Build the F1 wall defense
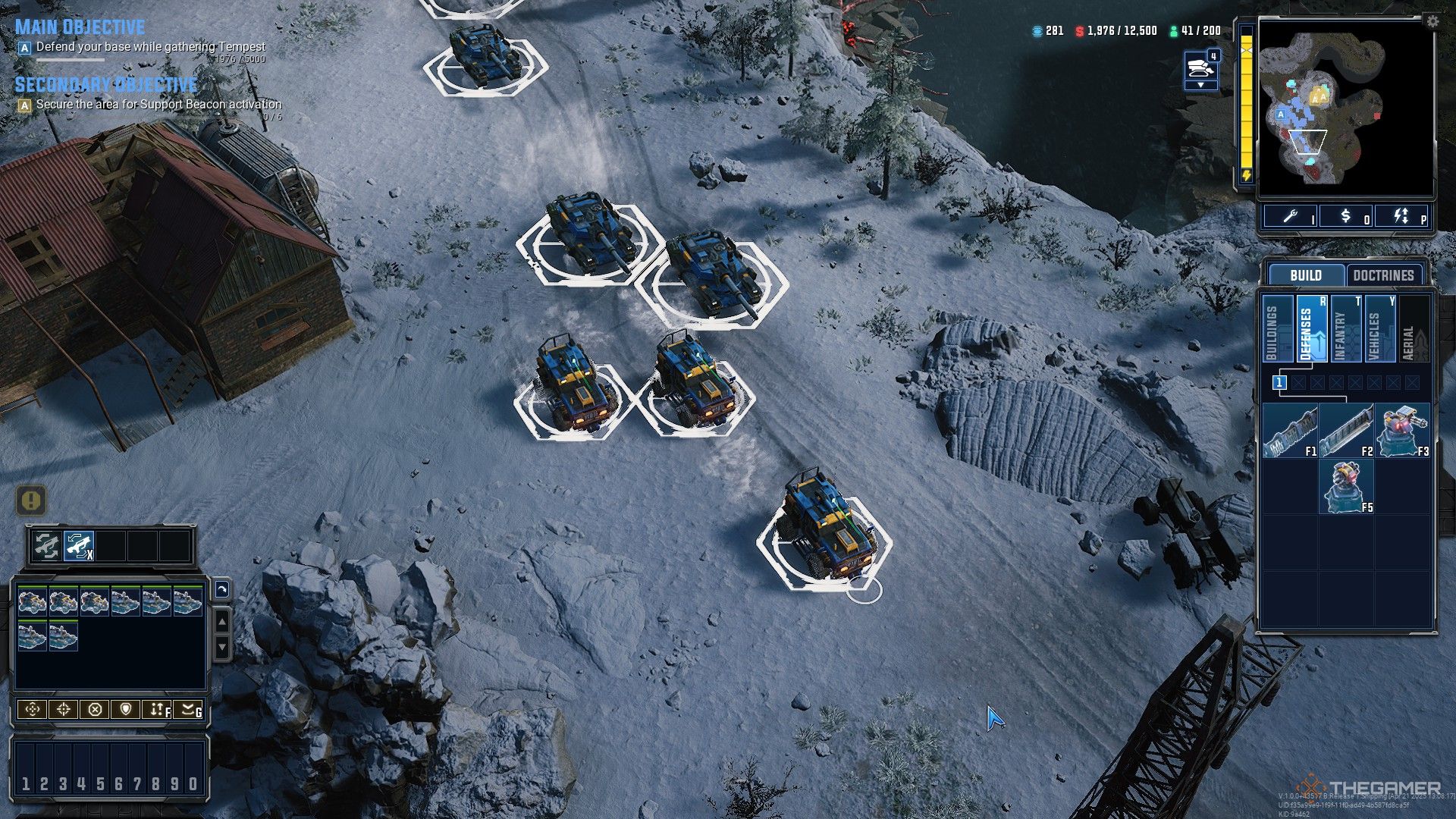 (x=1290, y=431)
